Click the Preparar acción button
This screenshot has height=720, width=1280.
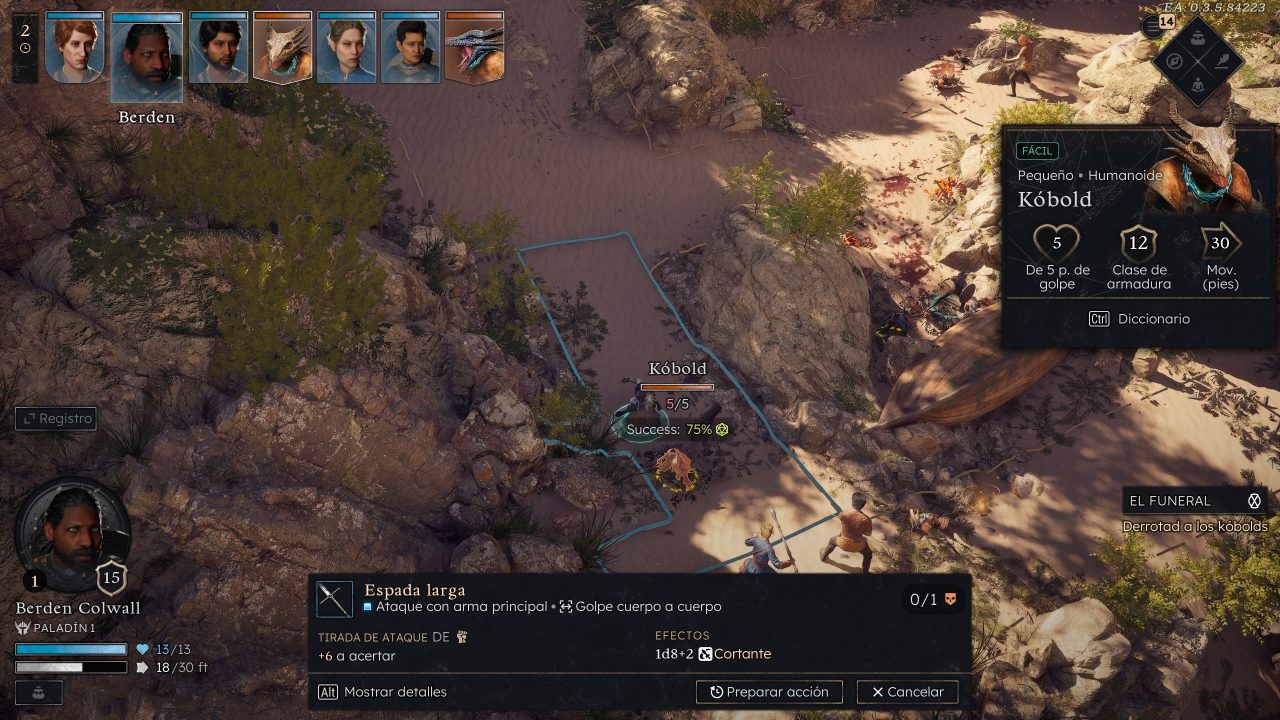click(x=769, y=692)
